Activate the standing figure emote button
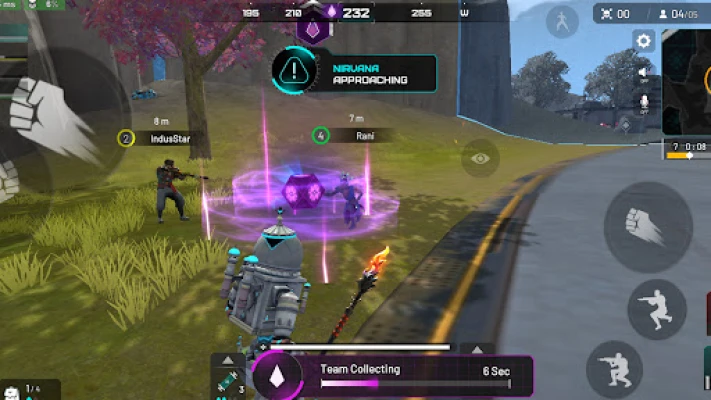Screen dimensions: 711x400 coord(561,22)
